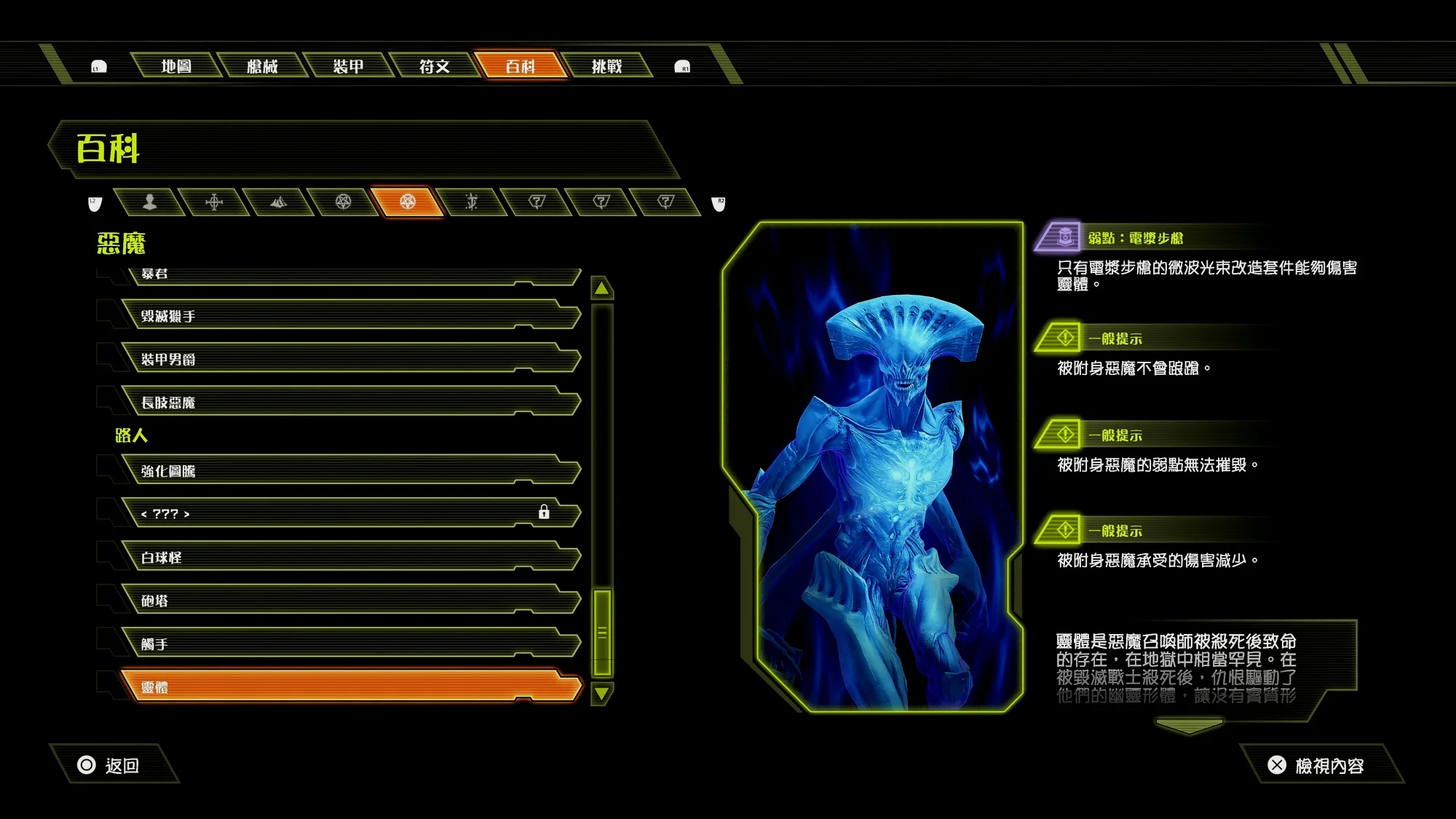Choose the 裝甲男爵 entry
1456x819 pixels.
(349, 359)
